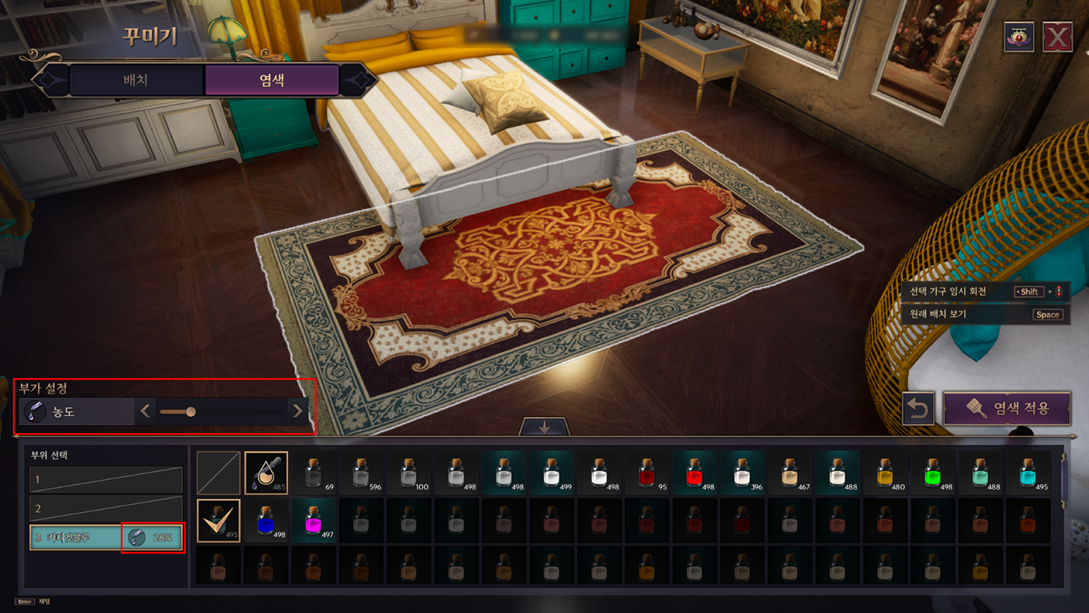
Task: Pick the dye remover dropper icon
Action: click(266, 473)
